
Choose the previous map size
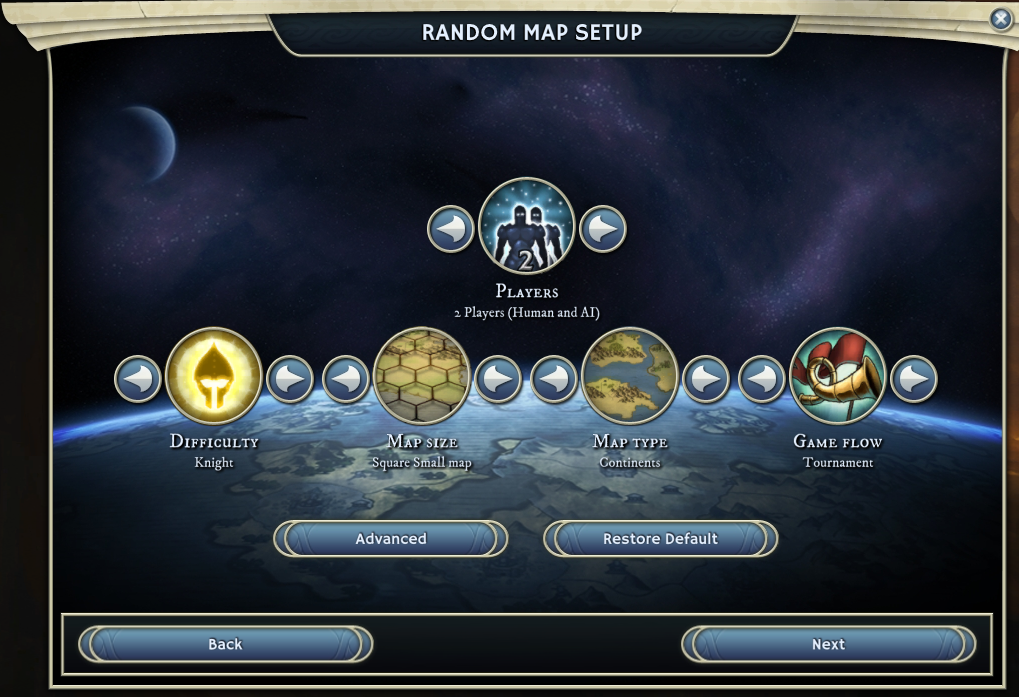(346, 379)
